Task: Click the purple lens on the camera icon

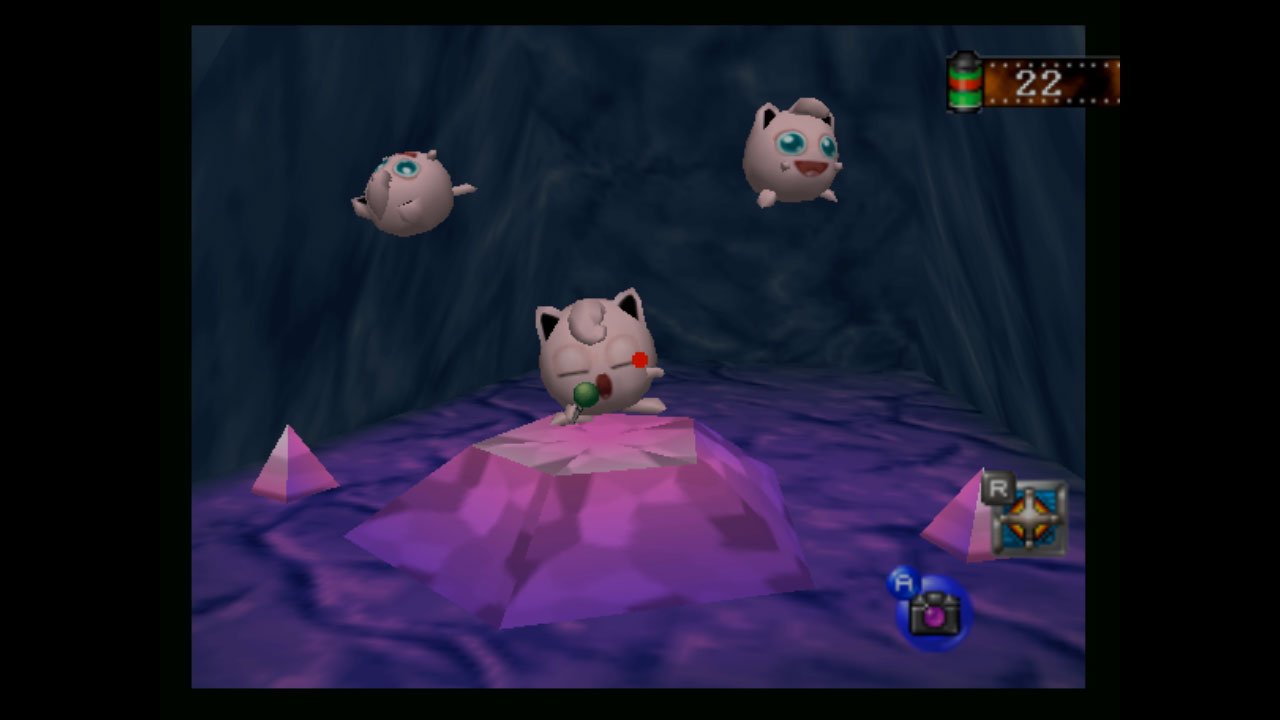Action: click(x=934, y=617)
